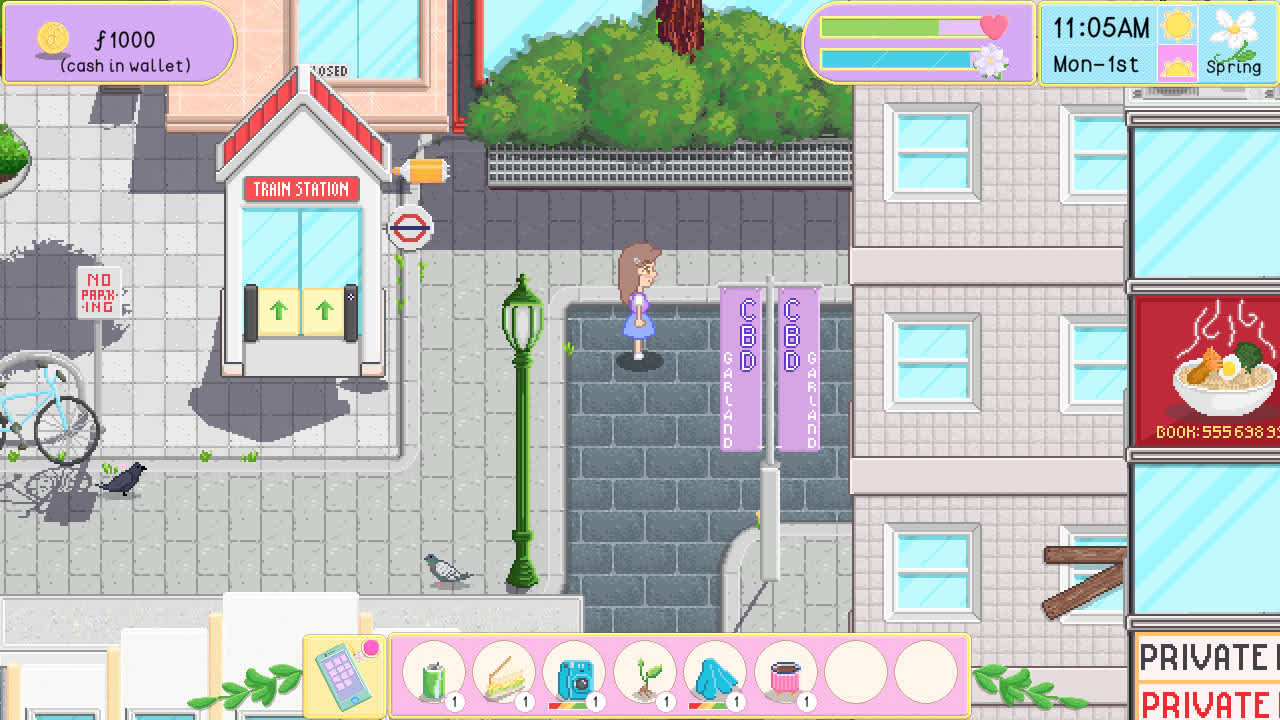The width and height of the screenshot is (1280, 720).
Task: Pick the blue tent from the hotbar
Action: (x=715, y=674)
